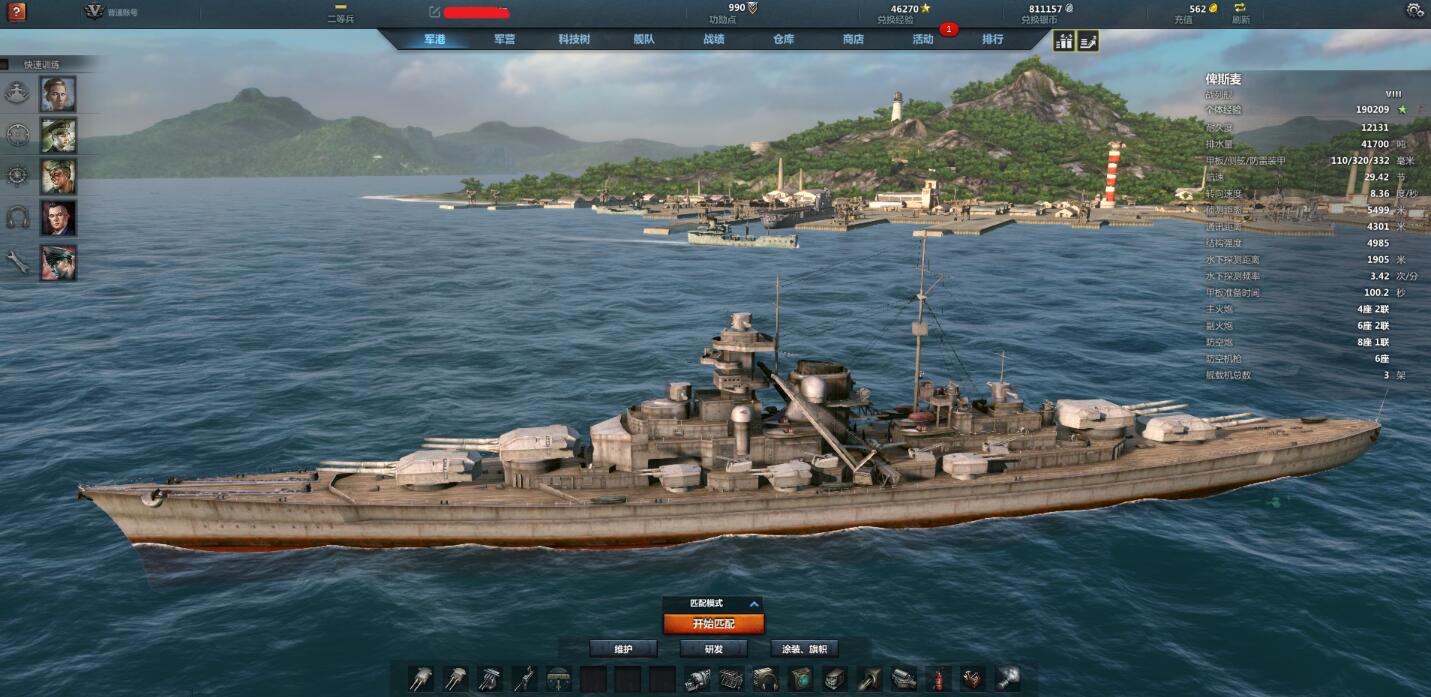
Task: Show the 排行 rankings tab
Action: (x=992, y=40)
